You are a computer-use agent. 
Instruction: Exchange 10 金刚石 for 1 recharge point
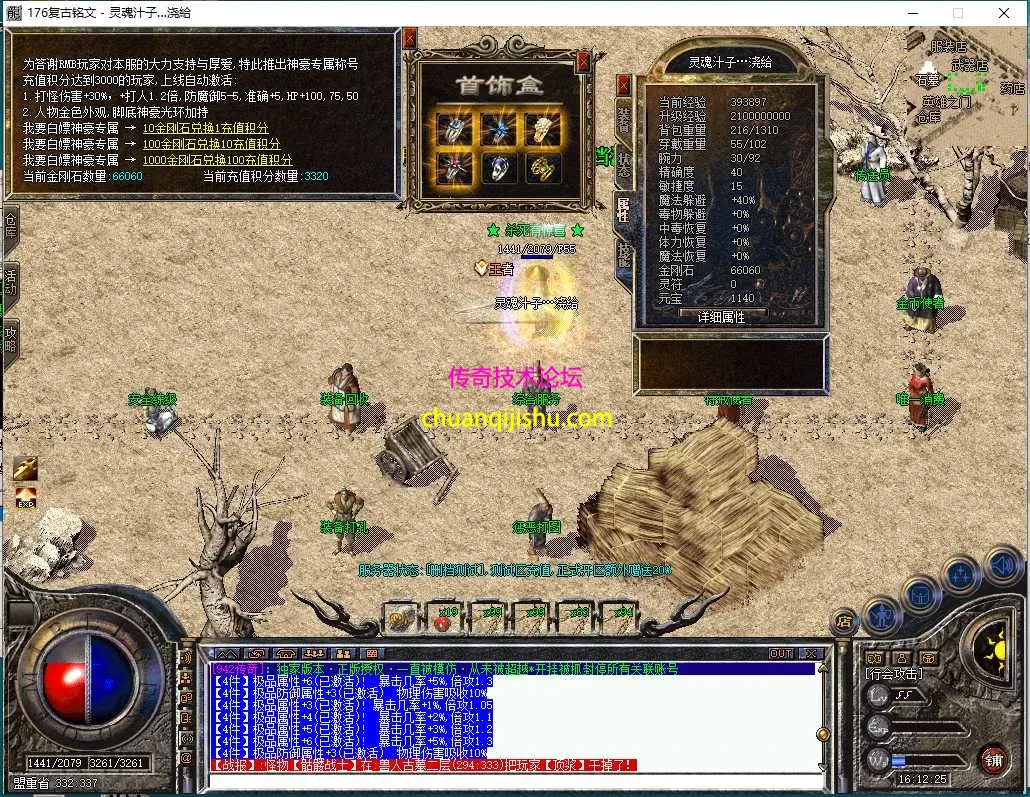click(205, 128)
